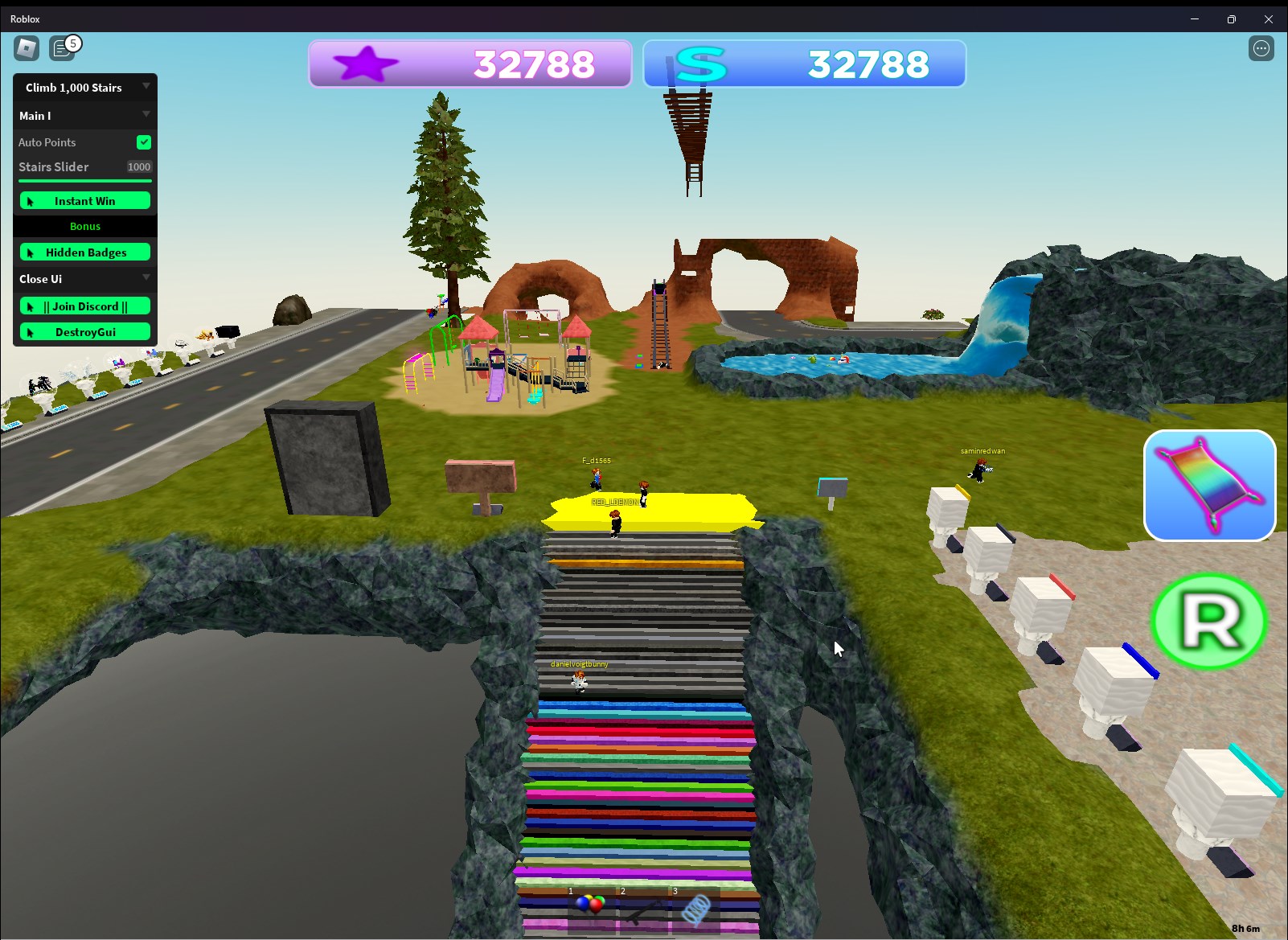This screenshot has width=1288, height=940.
Task: Click the star points counter showing 32788
Action: point(533,64)
